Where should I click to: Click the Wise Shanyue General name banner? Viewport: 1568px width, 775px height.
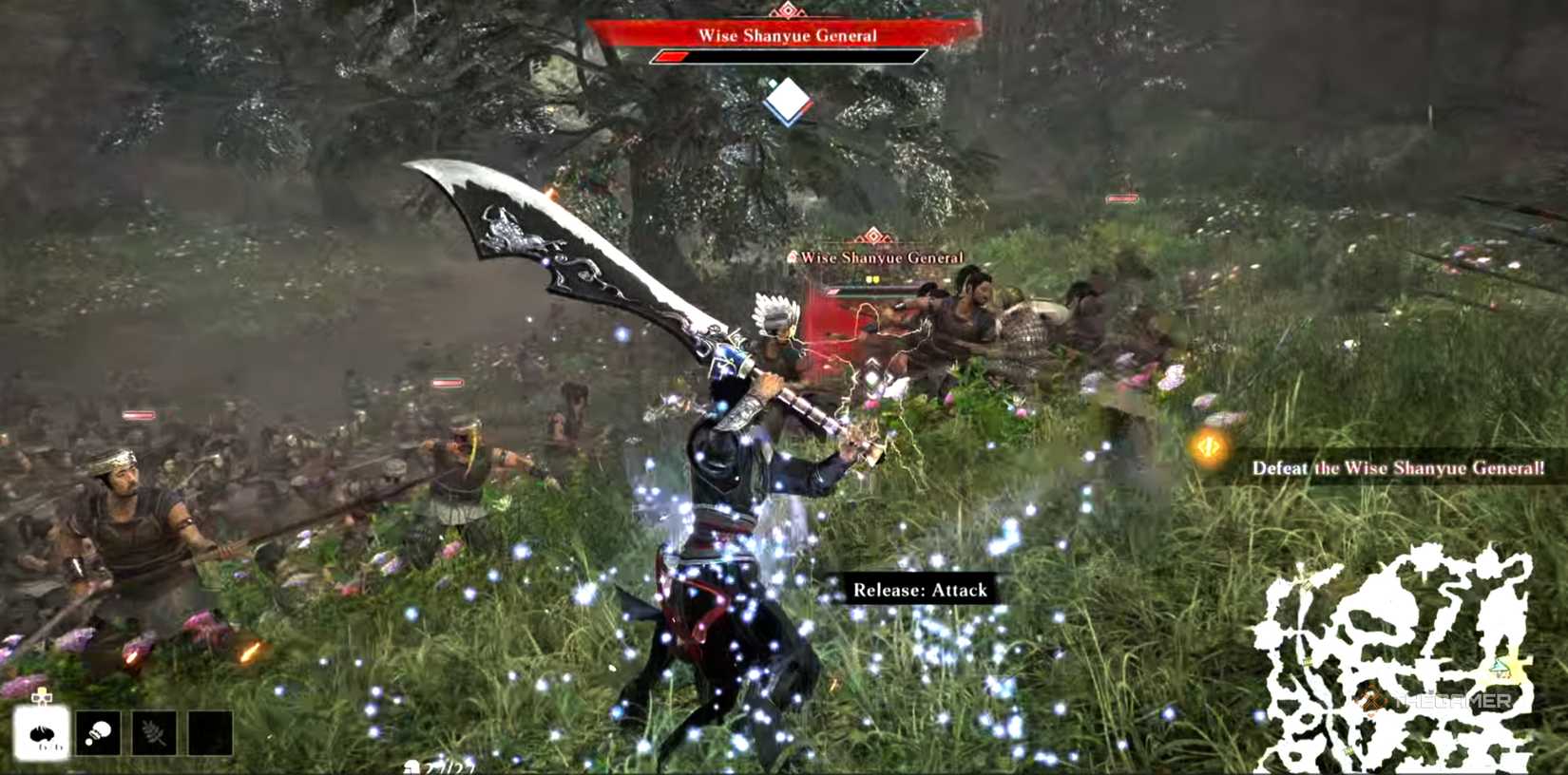pos(791,37)
